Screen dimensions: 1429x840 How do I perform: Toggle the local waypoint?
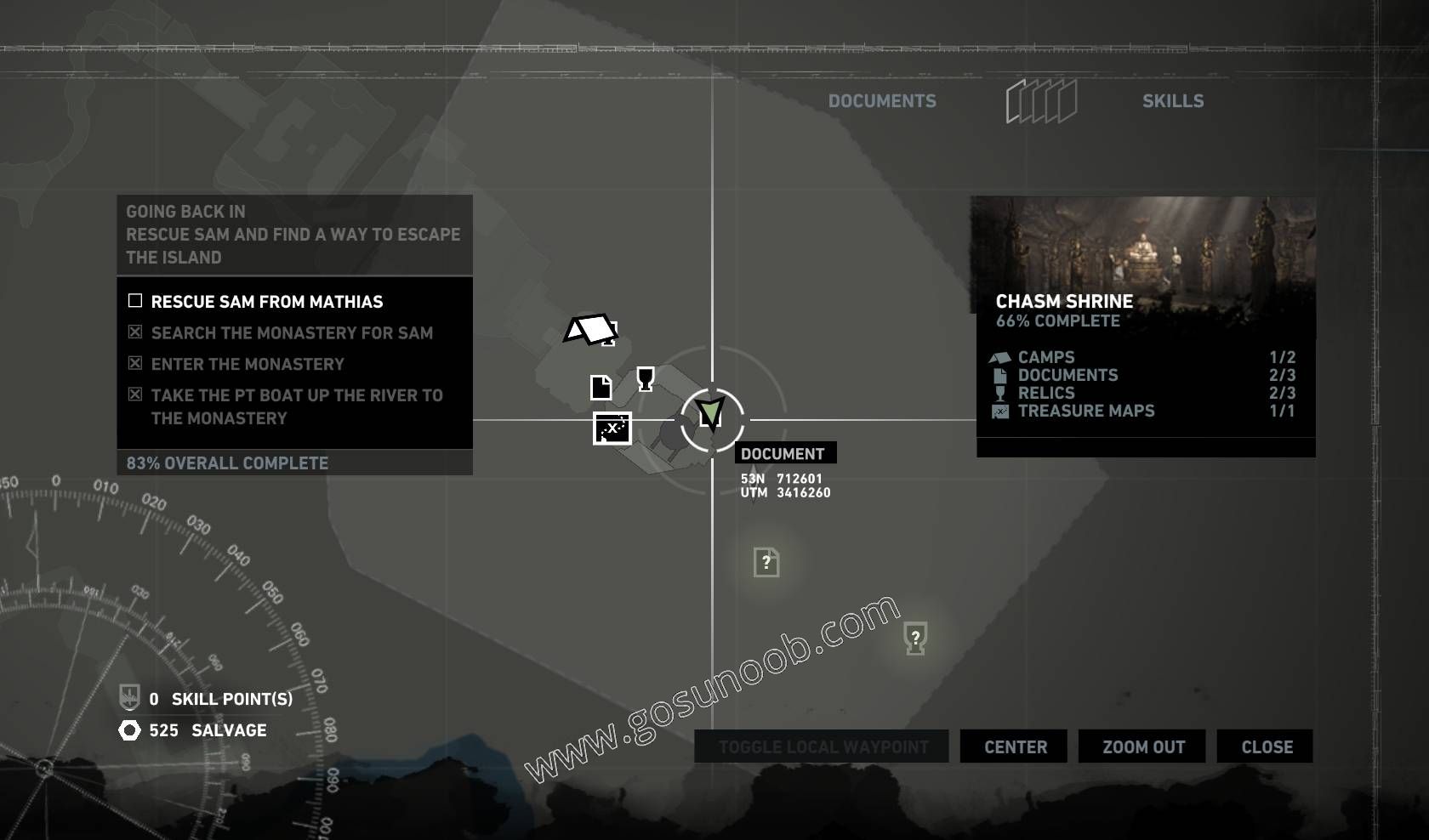tap(822, 746)
